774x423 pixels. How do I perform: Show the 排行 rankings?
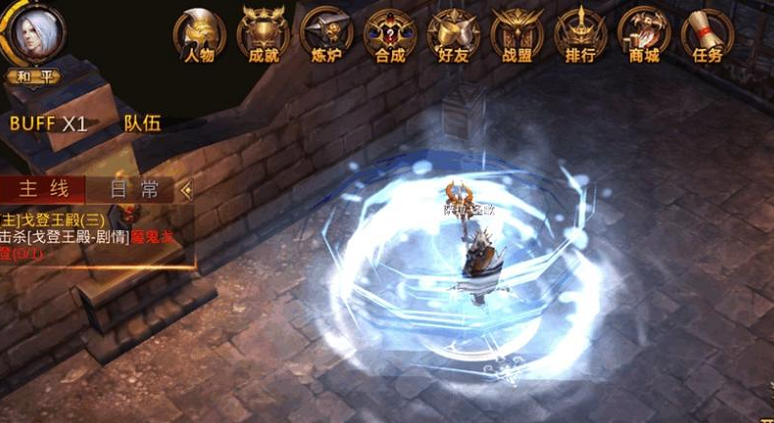coord(581,36)
